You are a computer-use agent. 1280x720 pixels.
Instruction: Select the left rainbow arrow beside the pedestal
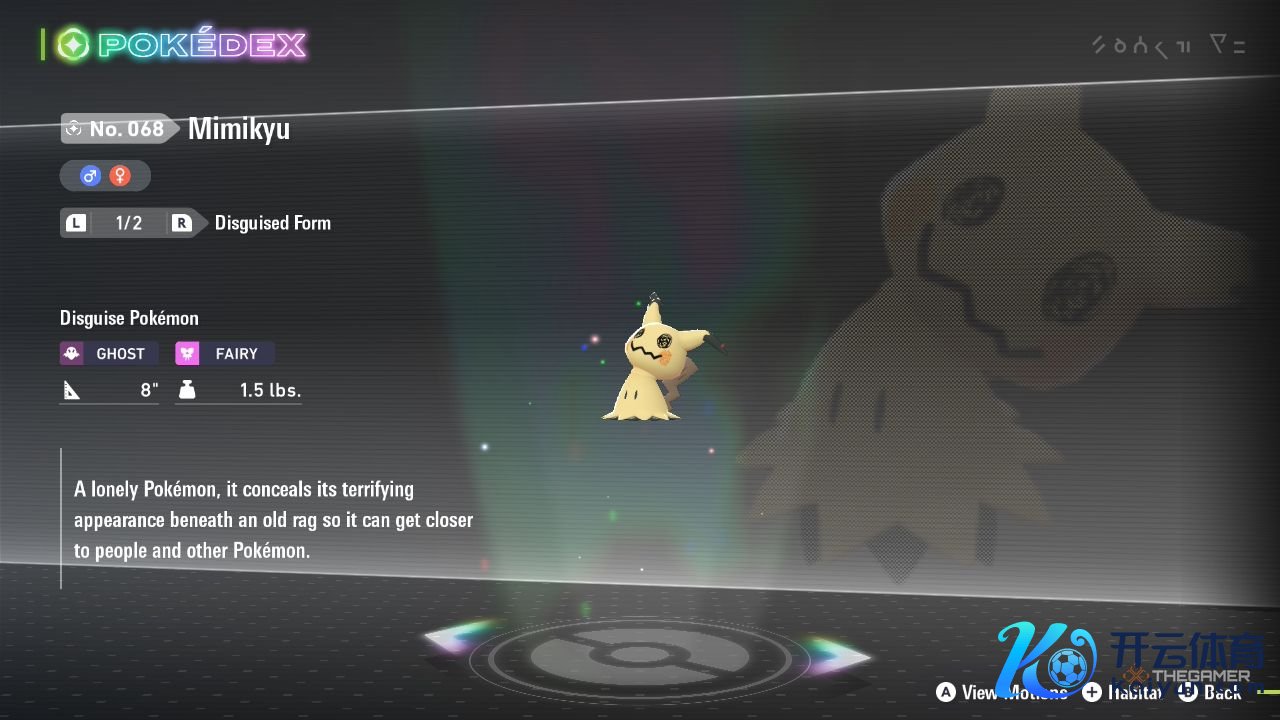(x=460, y=637)
